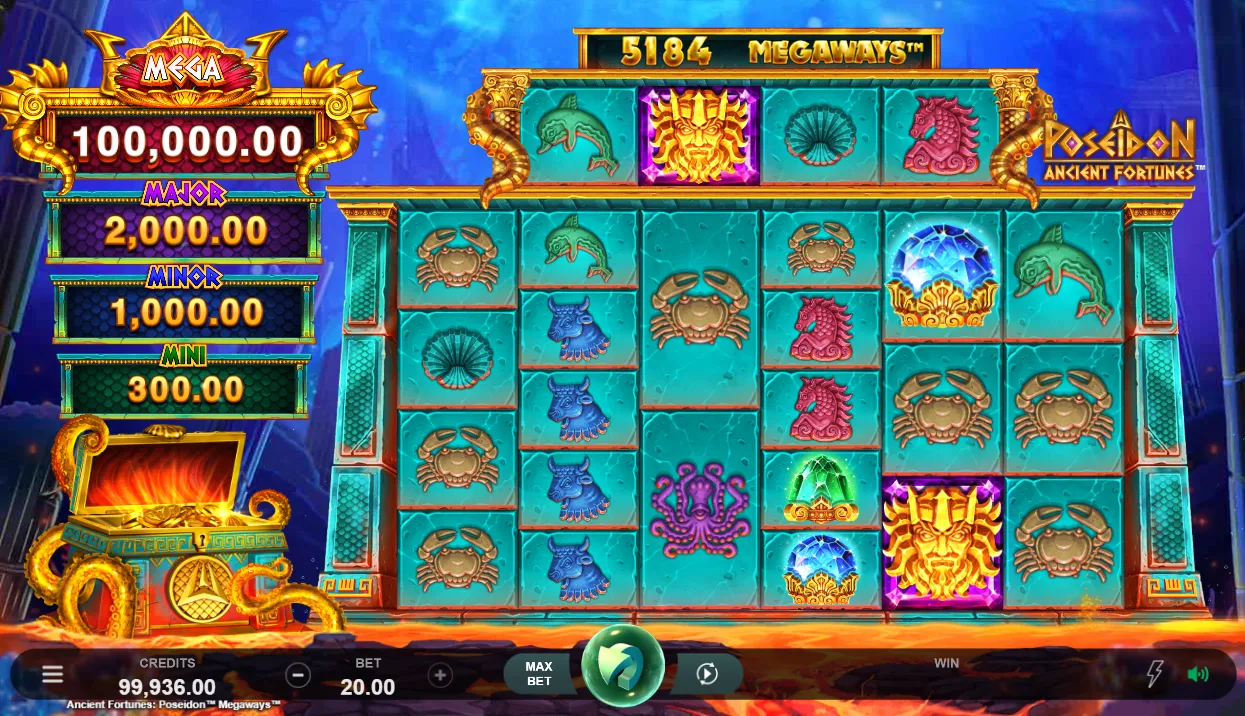Set the Max Bet
Screen dimensions: 1245x716
coord(539,674)
